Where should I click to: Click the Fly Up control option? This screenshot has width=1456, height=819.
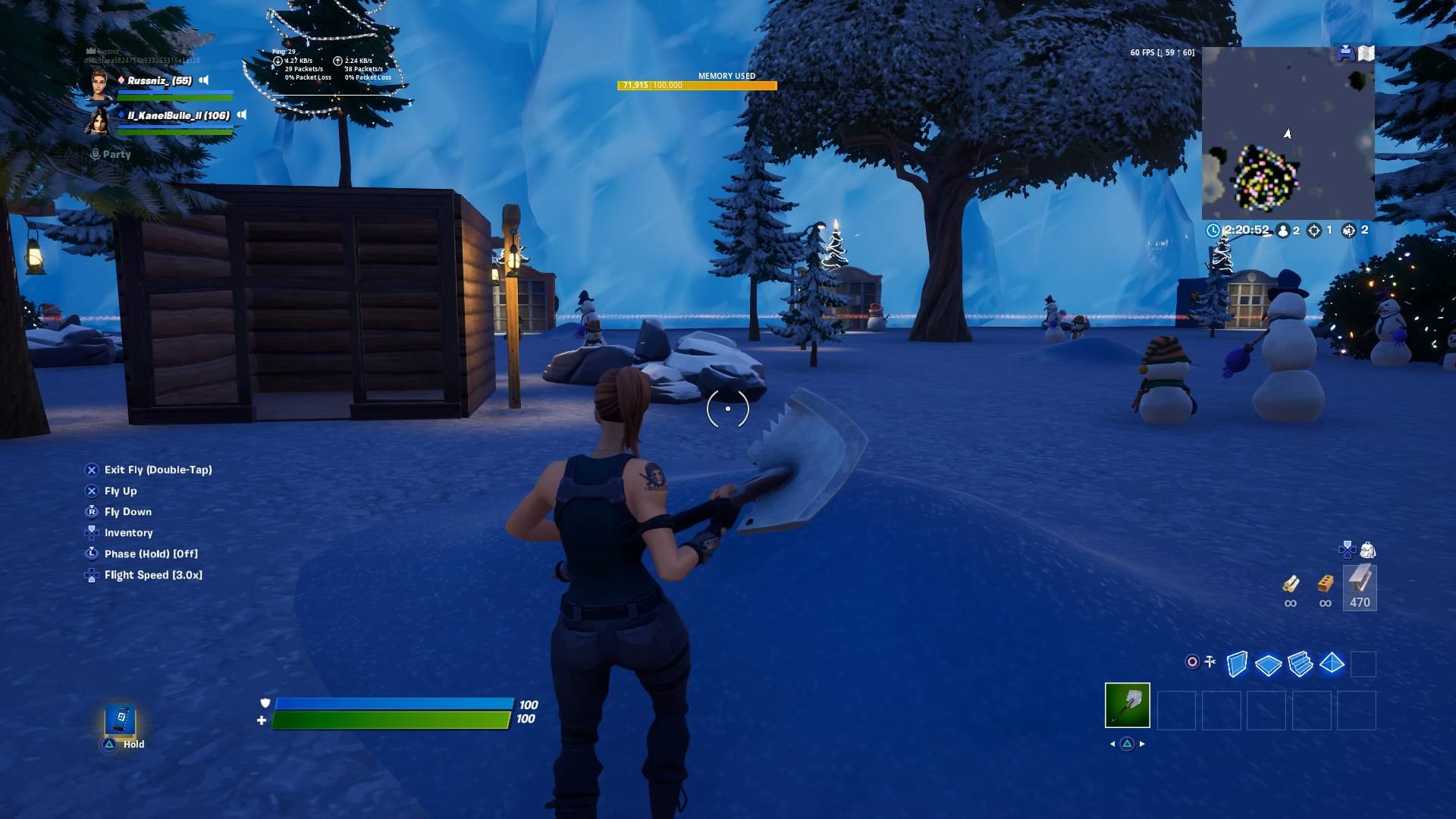pyautogui.click(x=121, y=491)
